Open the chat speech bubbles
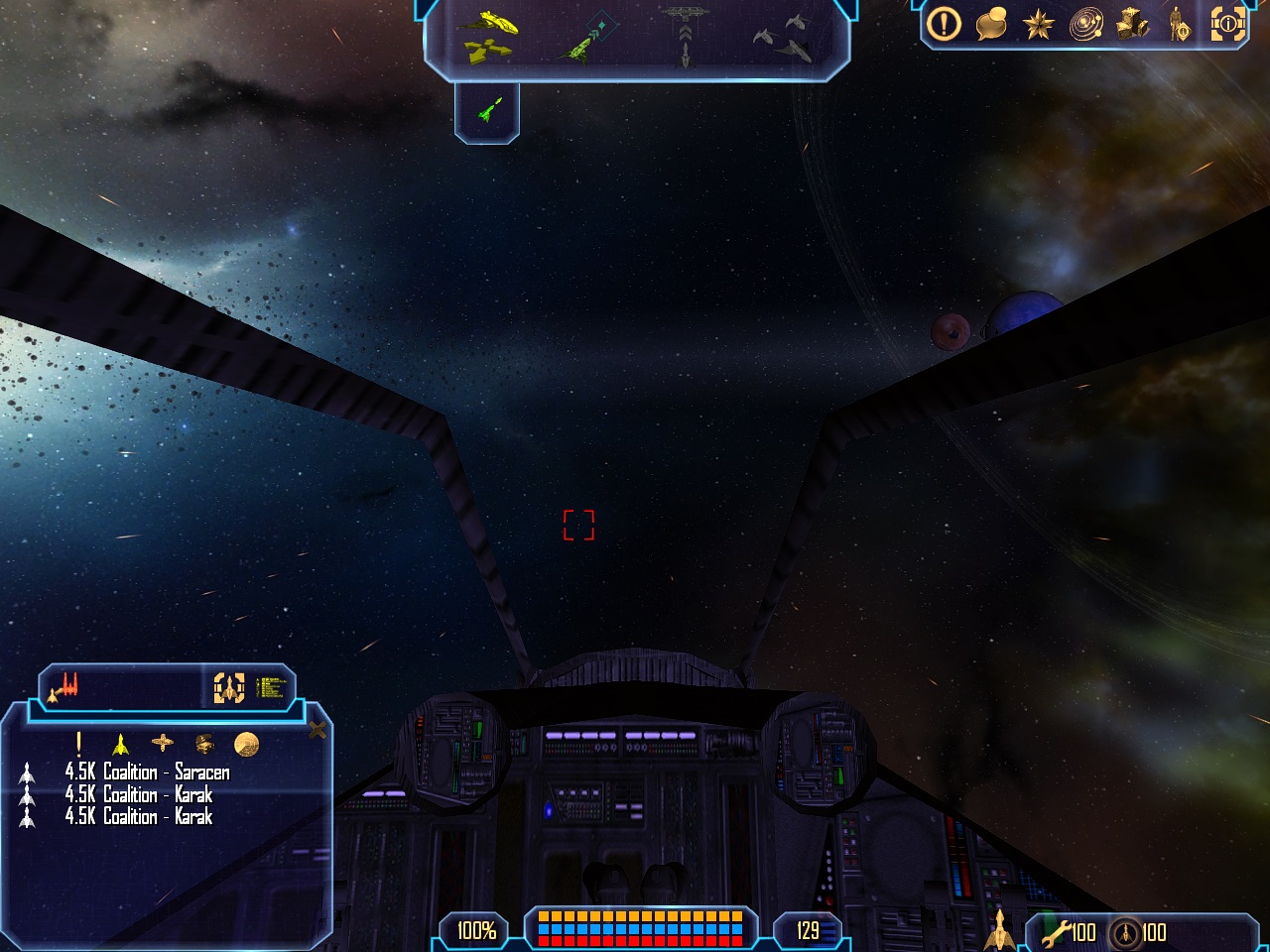Screen dimensions: 1270x952 click(x=991, y=24)
